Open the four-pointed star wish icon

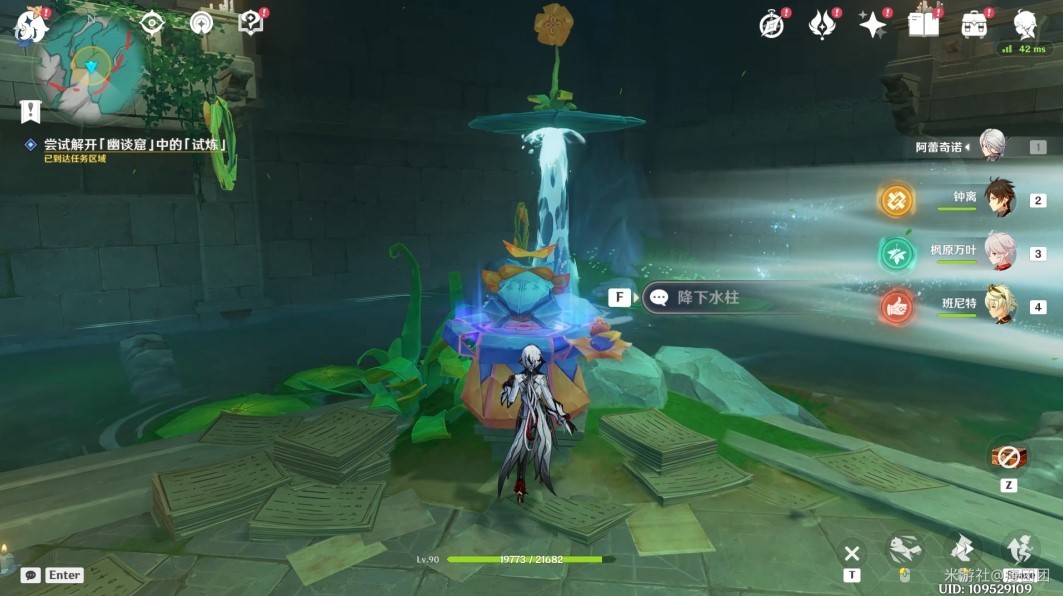click(873, 25)
